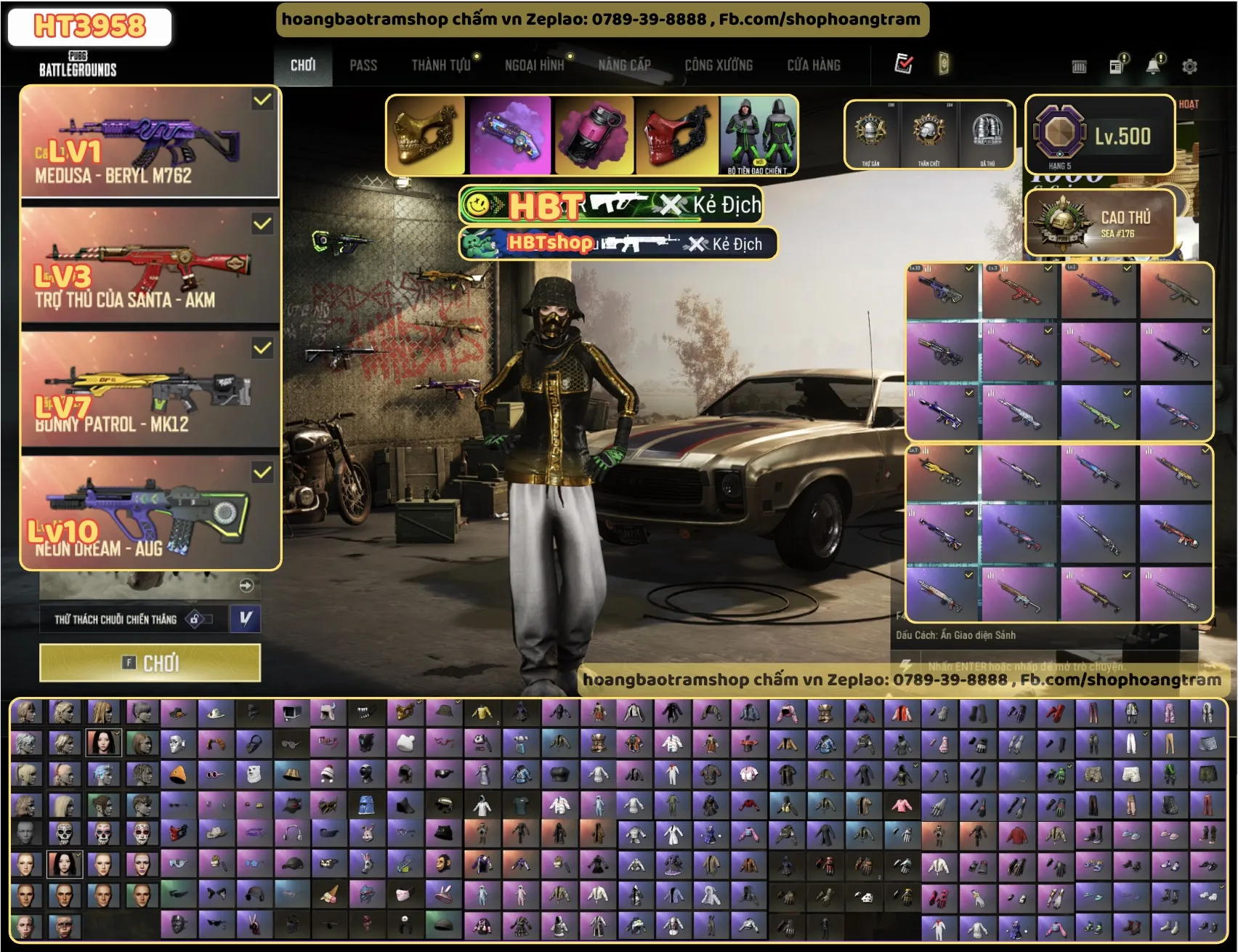Switch to the PASS tab
Image resolution: width=1238 pixels, height=952 pixels.
(x=363, y=65)
